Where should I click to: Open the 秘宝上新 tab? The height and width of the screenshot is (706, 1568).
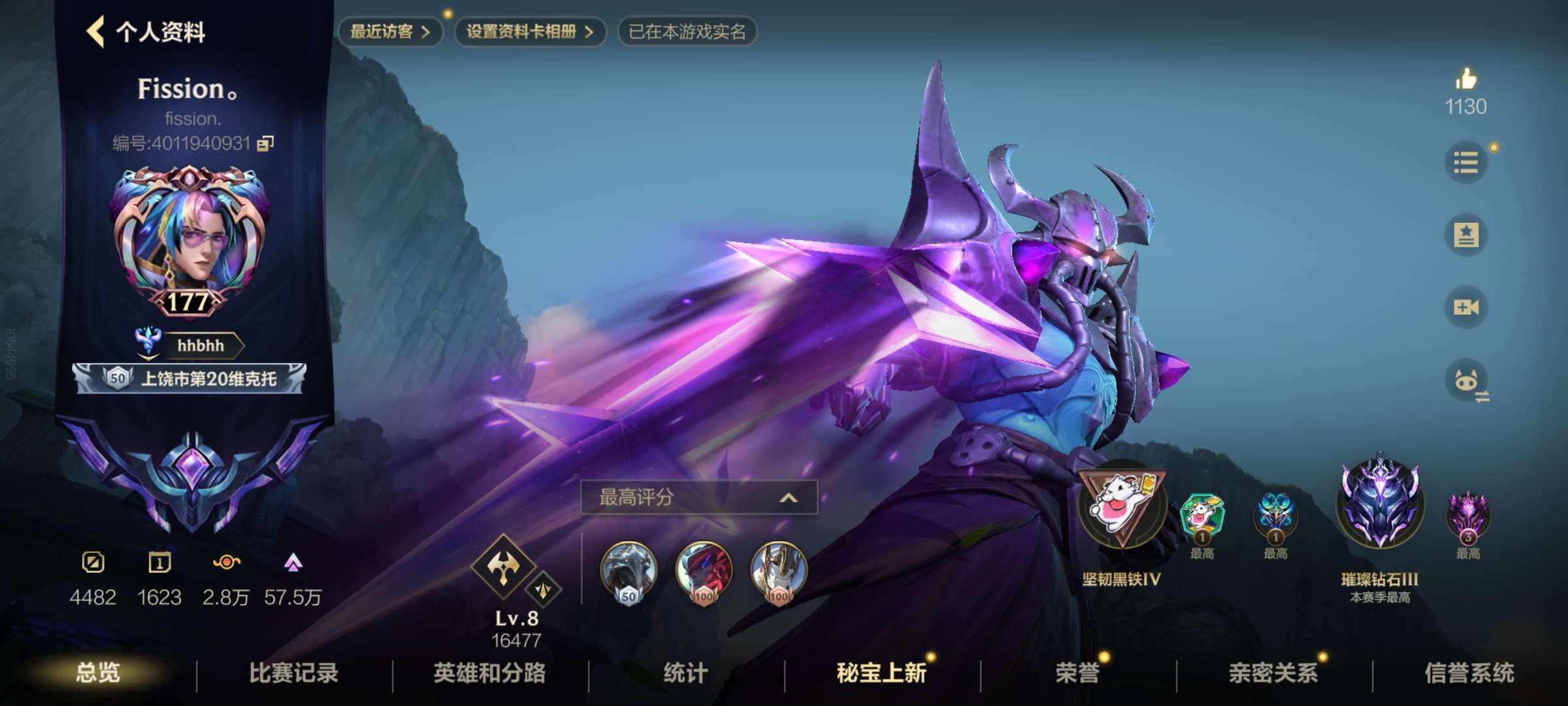click(x=881, y=673)
